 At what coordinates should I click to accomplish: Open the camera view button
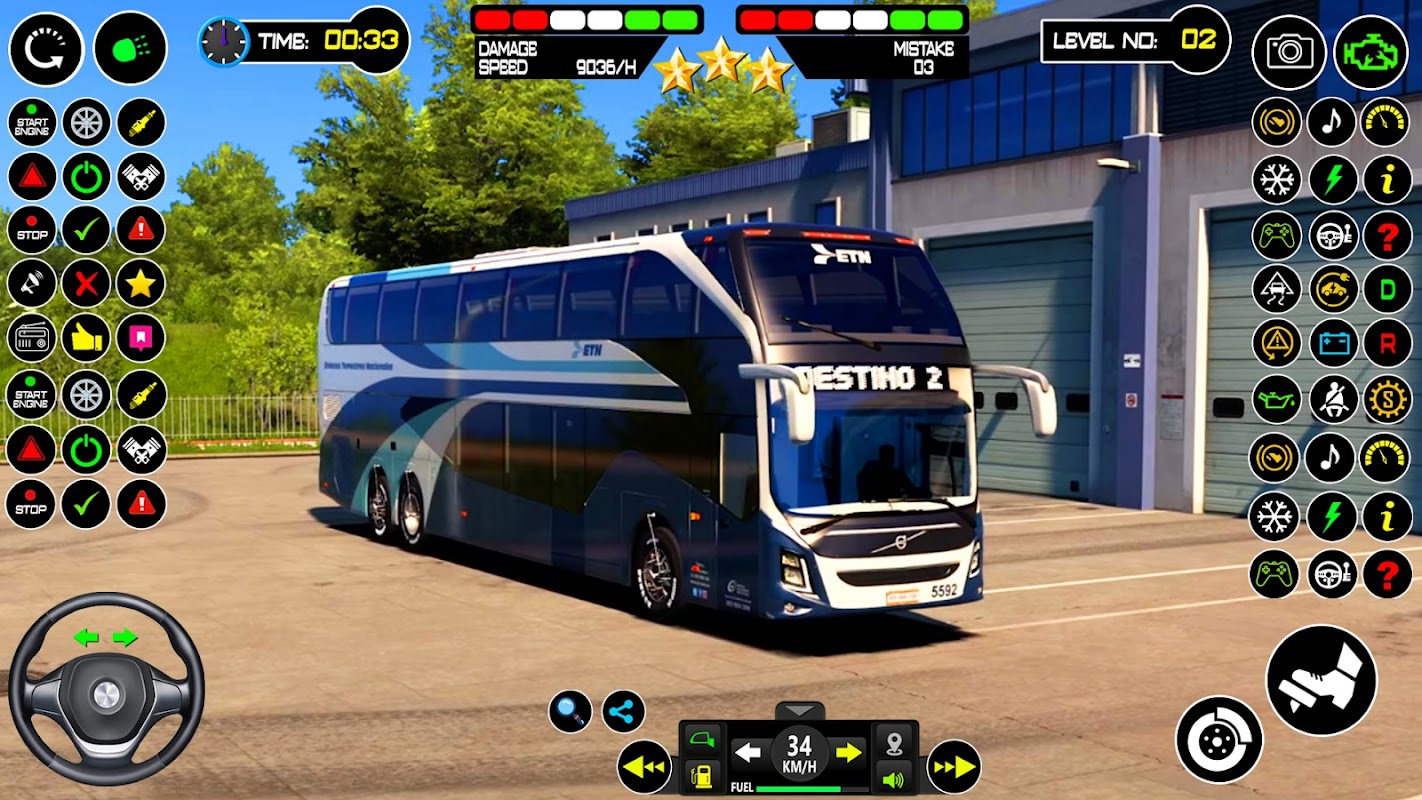click(x=1289, y=52)
